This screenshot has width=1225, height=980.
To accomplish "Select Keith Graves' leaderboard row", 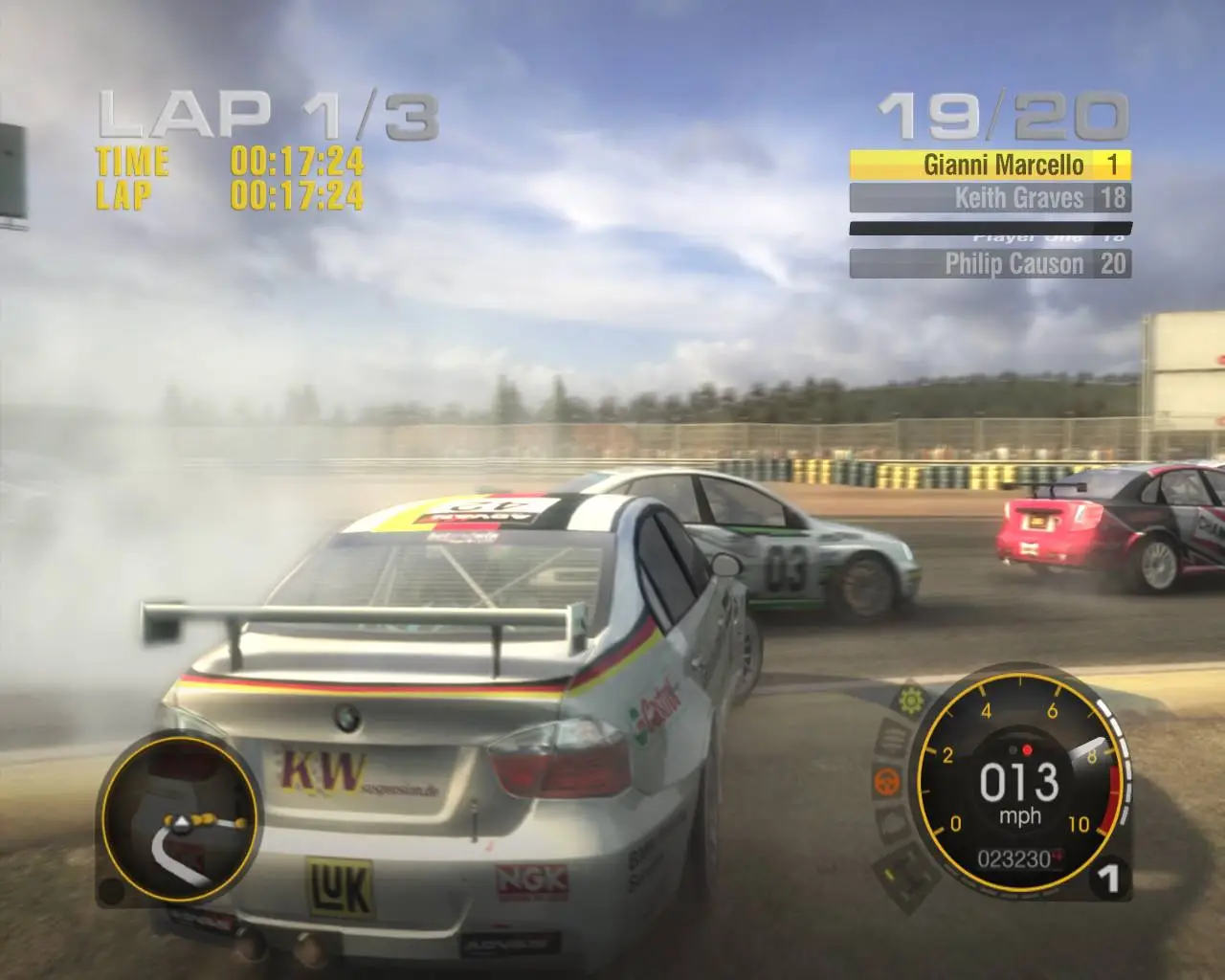I will coord(990,198).
